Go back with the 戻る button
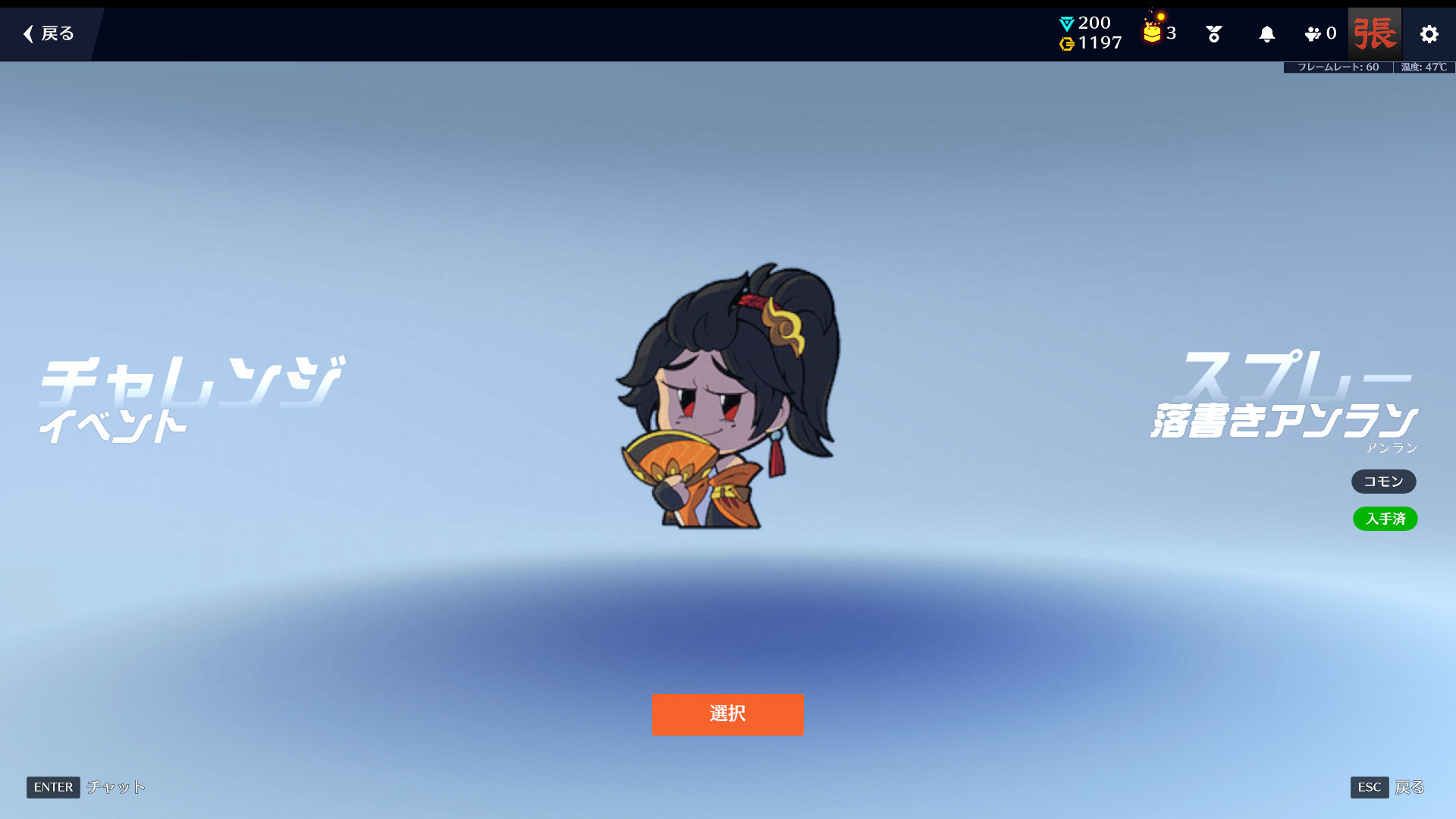Screen dimensions: 1456x819 click(x=49, y=34)
